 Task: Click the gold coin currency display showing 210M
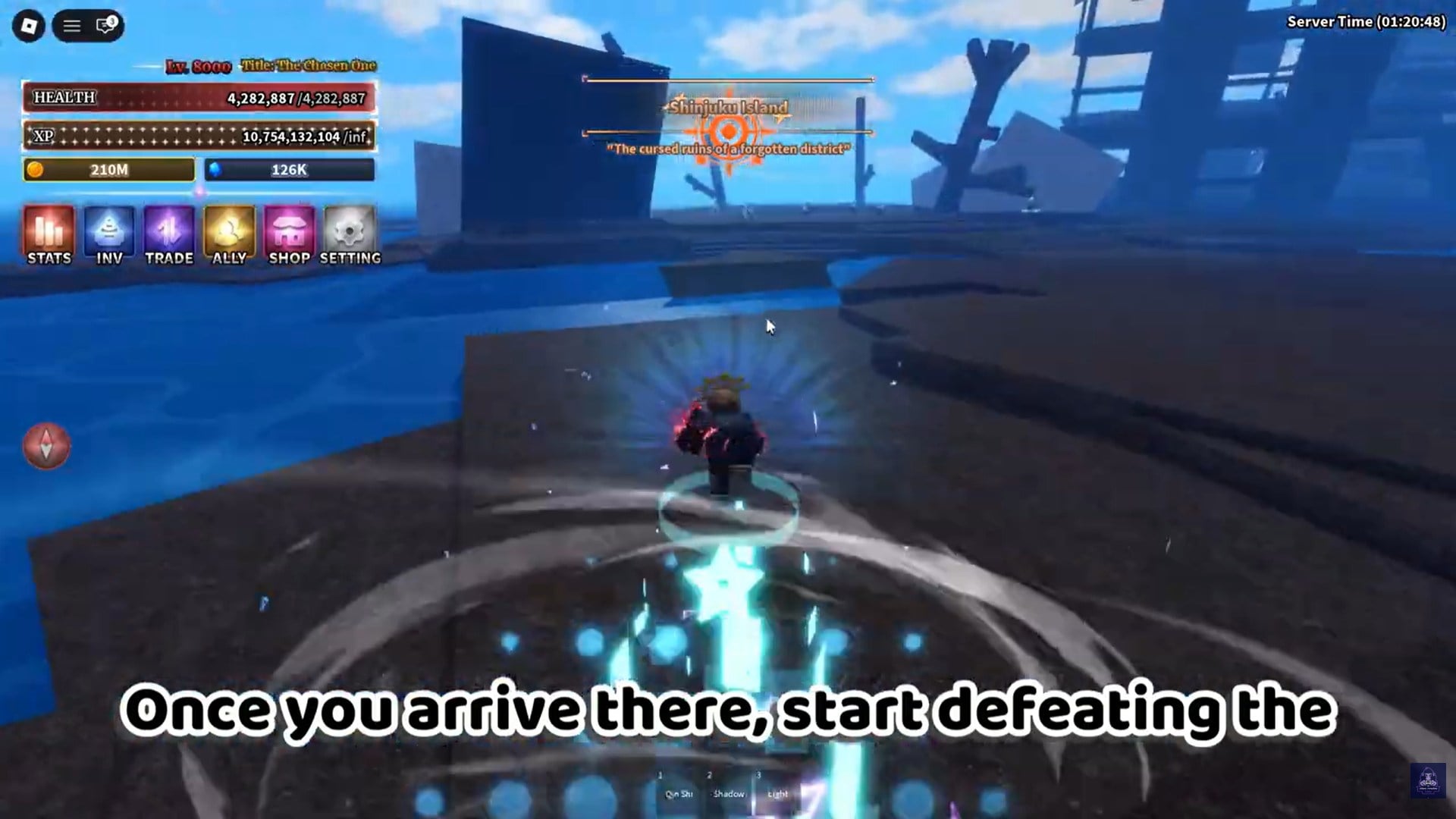pyautogui.click(x=108, y=170)
